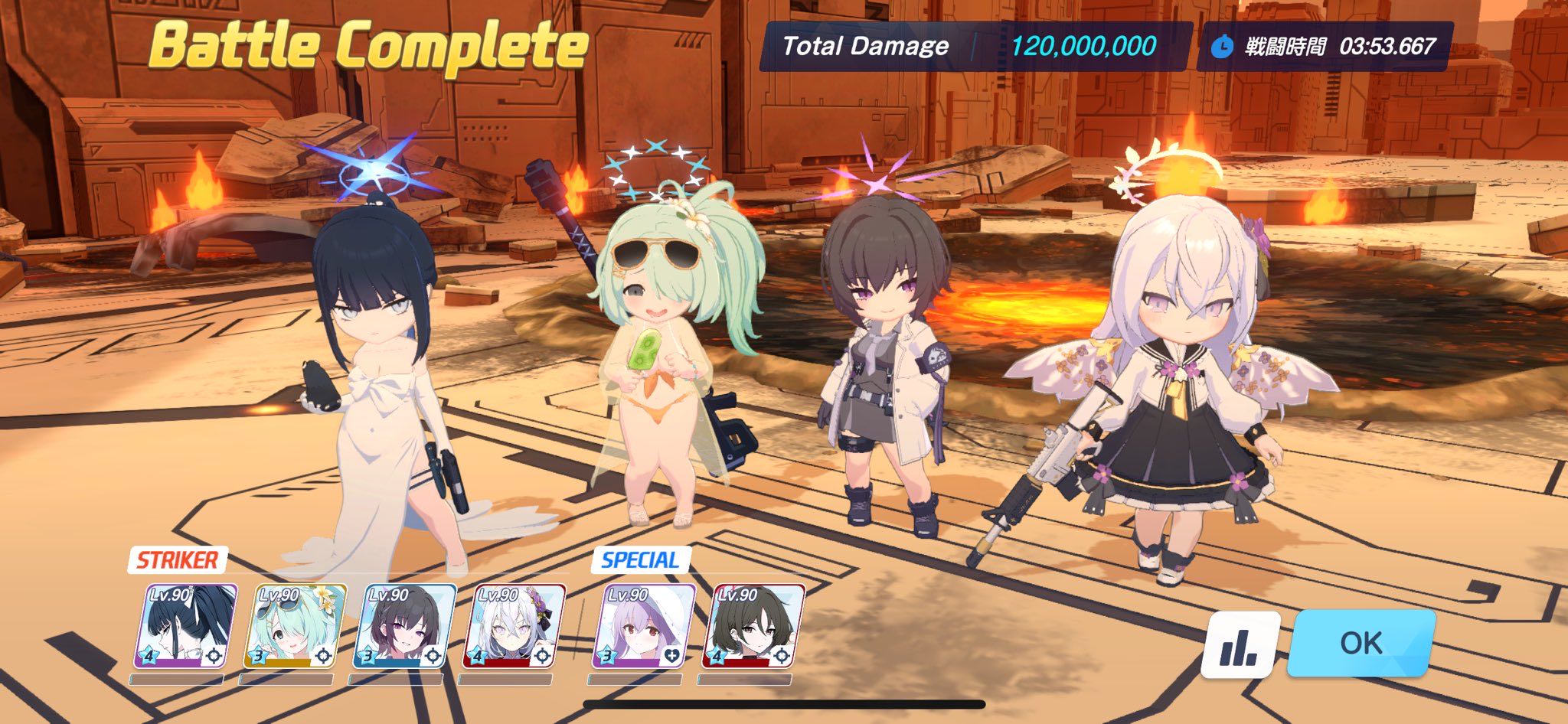Select the black-haired special portrait
This screenshot has height=724, width=1568.
(754, 625)
